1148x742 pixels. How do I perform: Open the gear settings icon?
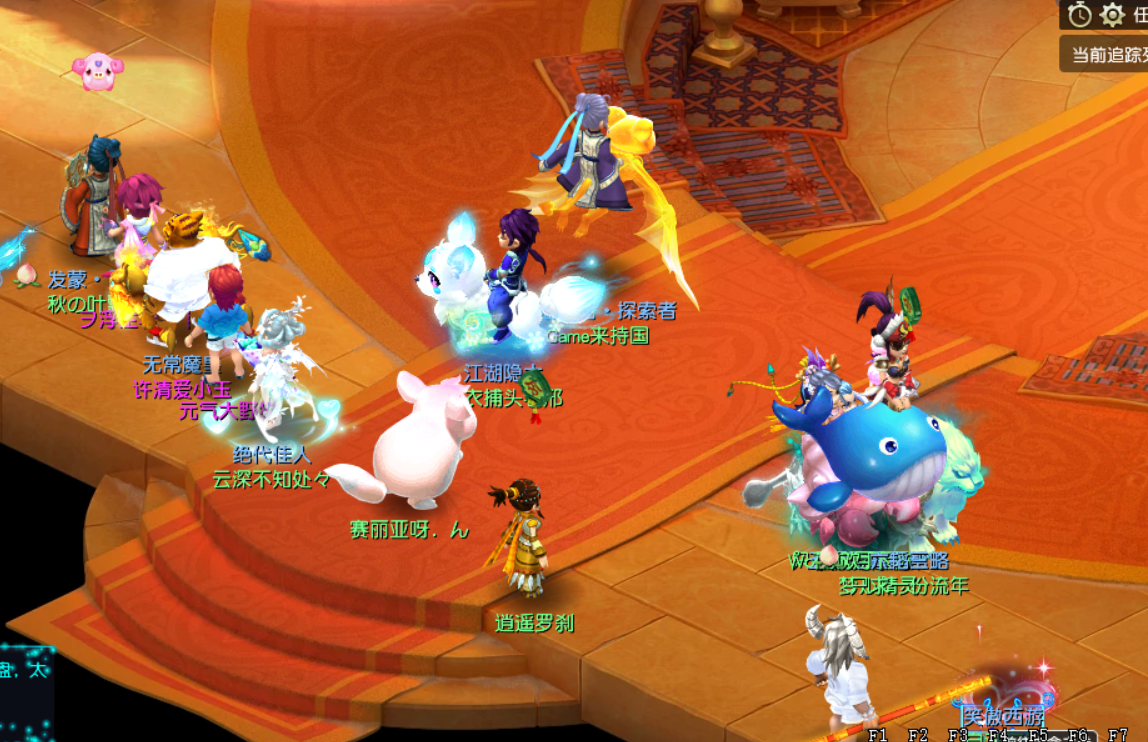[x=1112, y=15]
